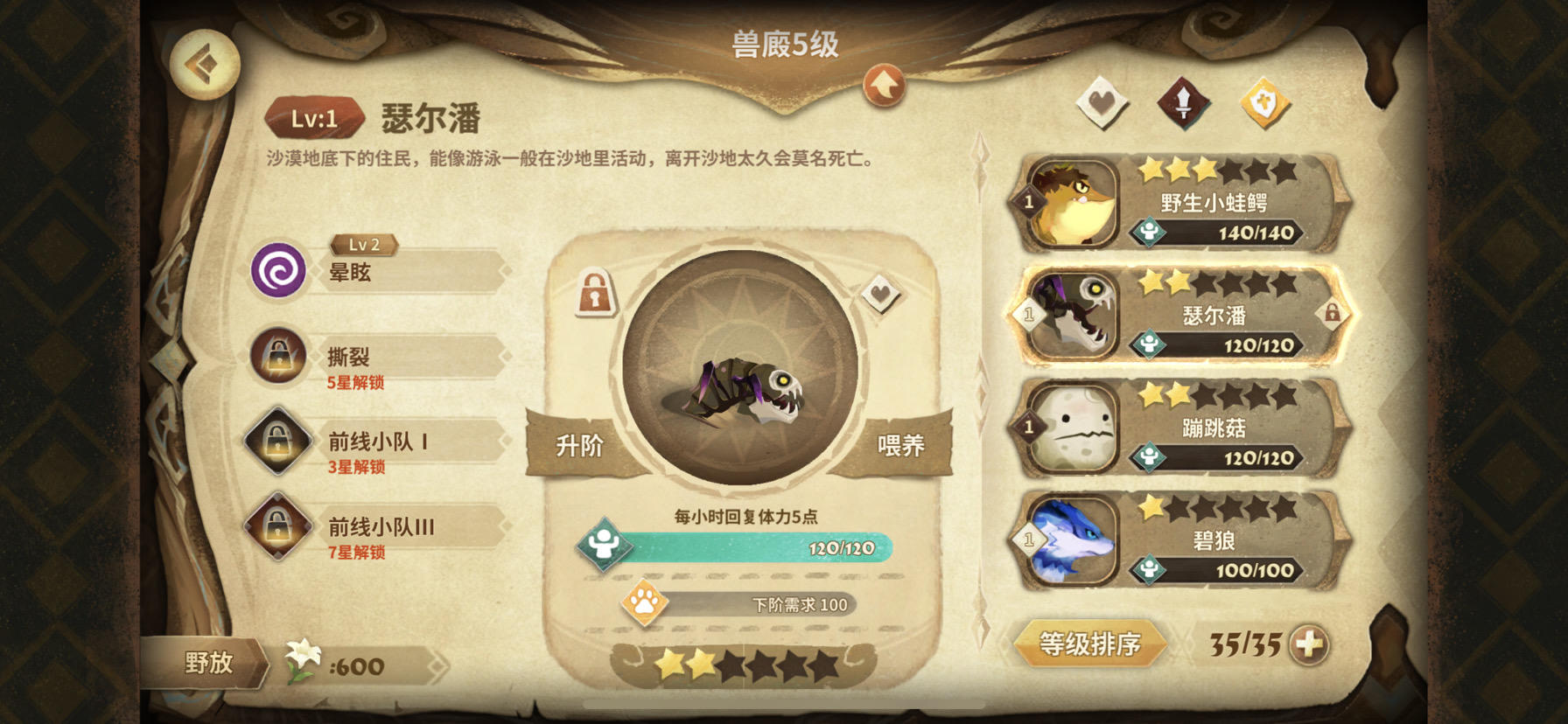The image size is (1568, 724).
Task: Click the locked 前线小队III skill icon
Action: point(277,527)
